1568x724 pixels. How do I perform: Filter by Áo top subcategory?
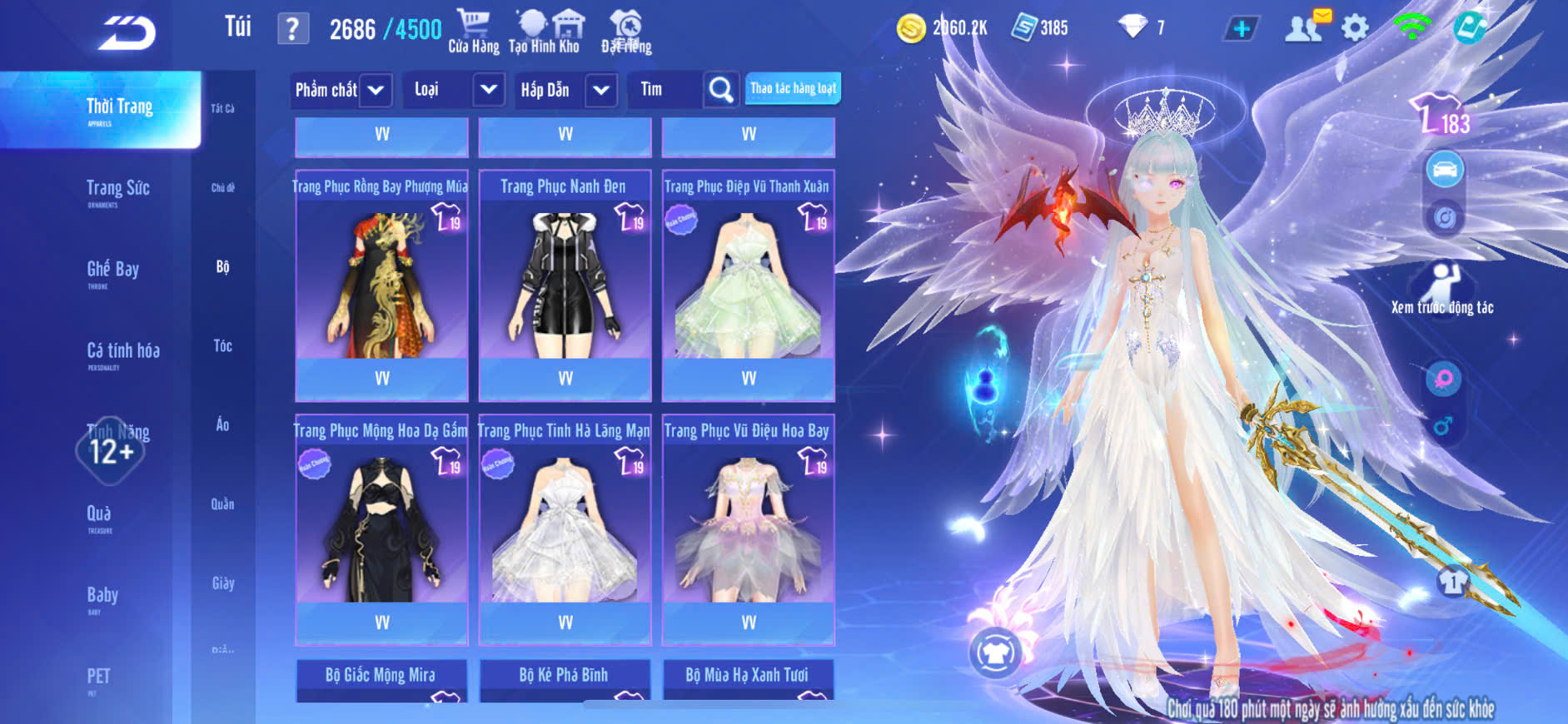coord(222,424)
